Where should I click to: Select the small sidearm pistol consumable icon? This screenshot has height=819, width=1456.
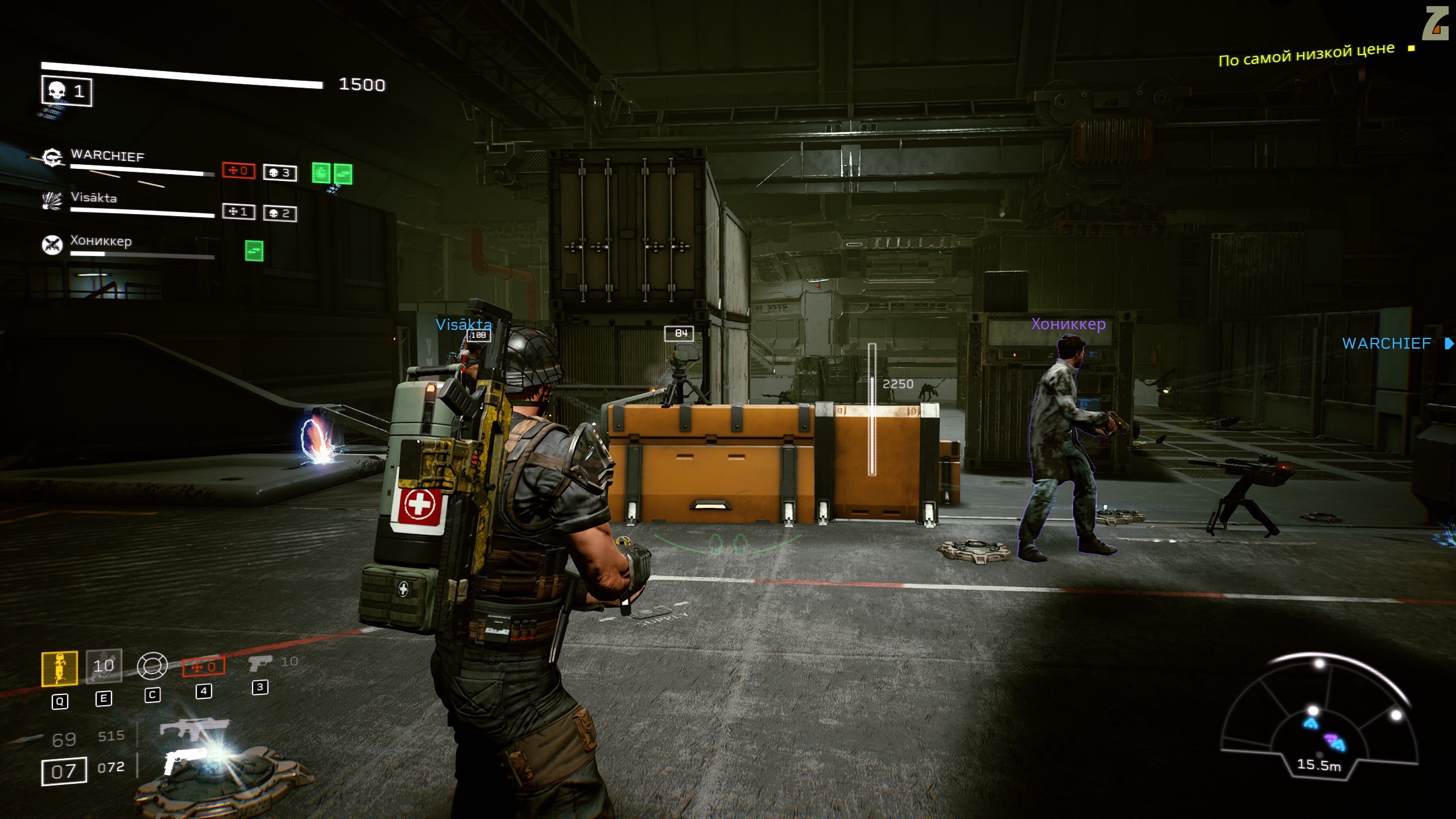pyautogui.click(x=260, y=663)
